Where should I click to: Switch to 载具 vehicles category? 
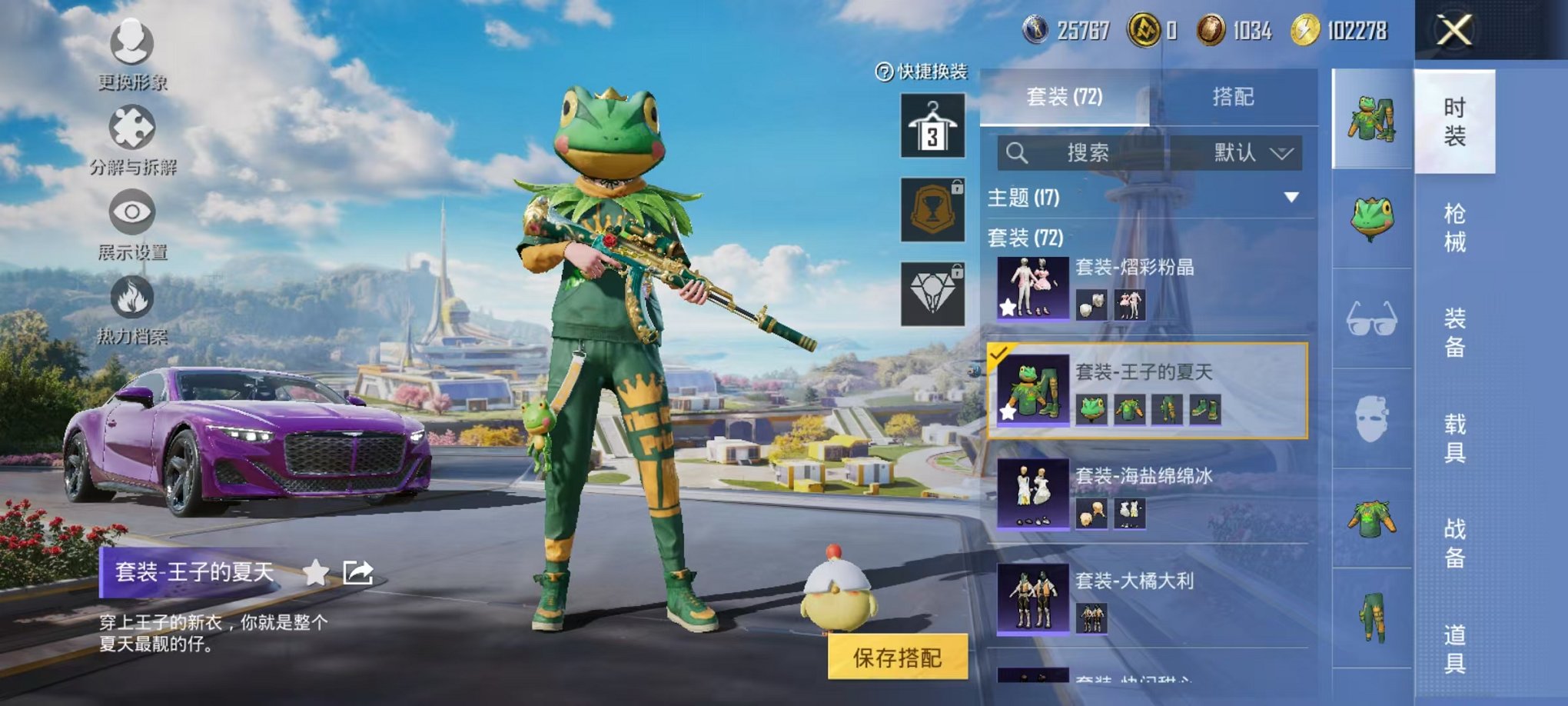[1454, 438]
